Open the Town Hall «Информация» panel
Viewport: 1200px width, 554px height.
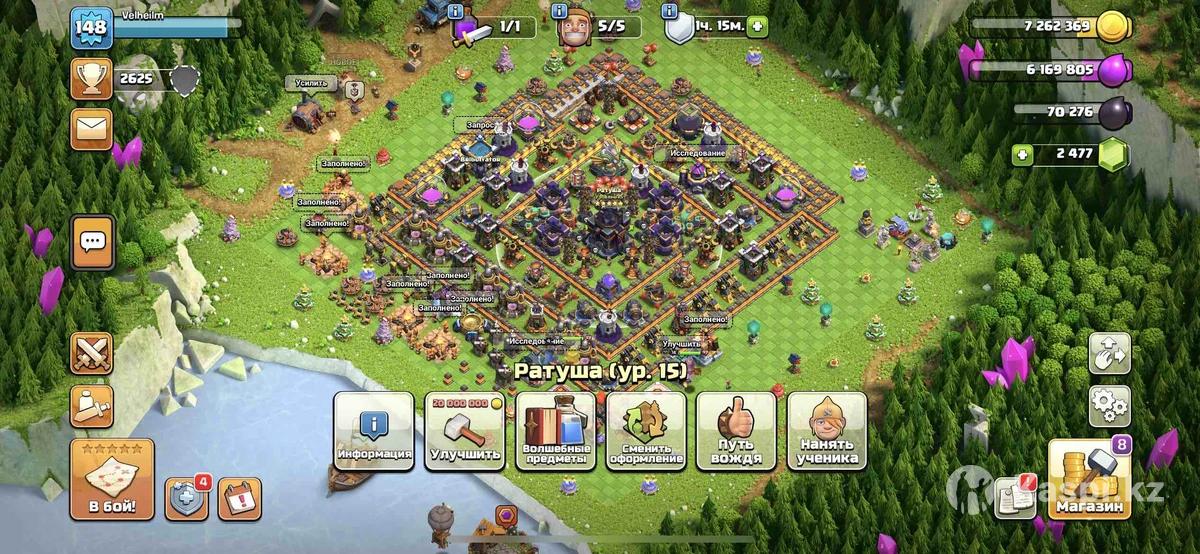pos(374,430)
